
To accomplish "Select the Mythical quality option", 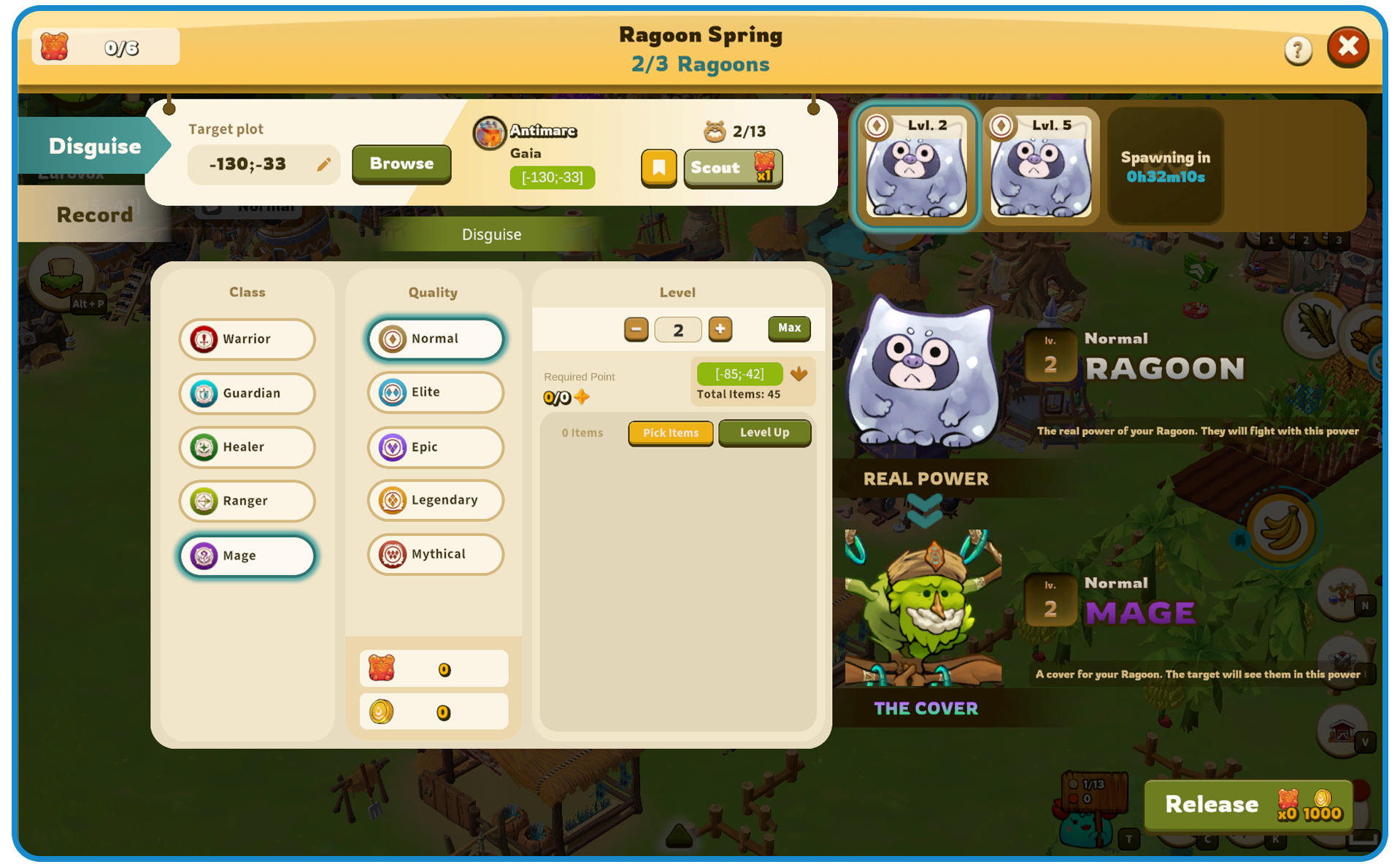I will 434,554.
